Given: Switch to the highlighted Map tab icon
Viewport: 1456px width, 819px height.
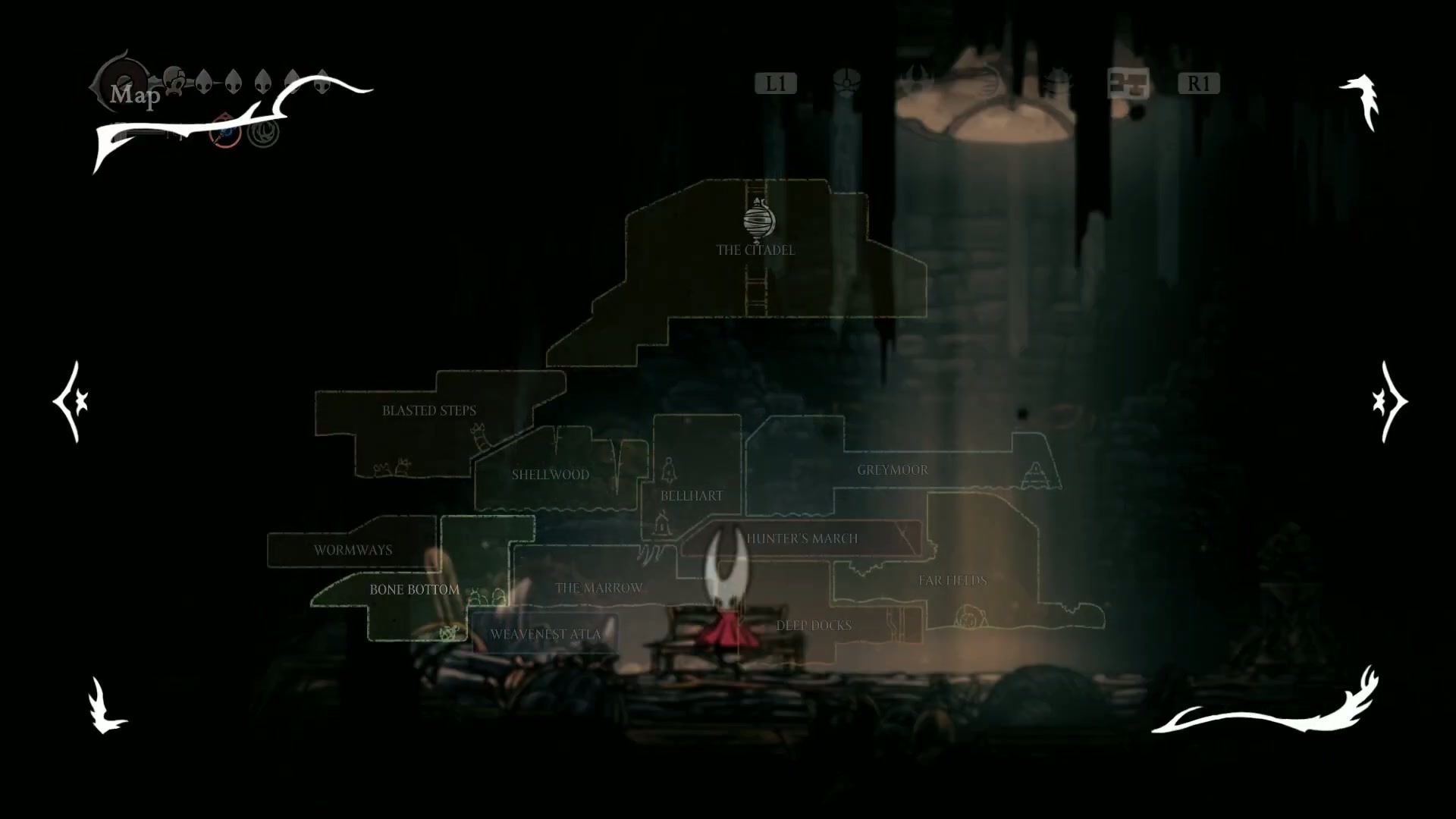Looking at the screenshot, I should tap(1128, 83).
